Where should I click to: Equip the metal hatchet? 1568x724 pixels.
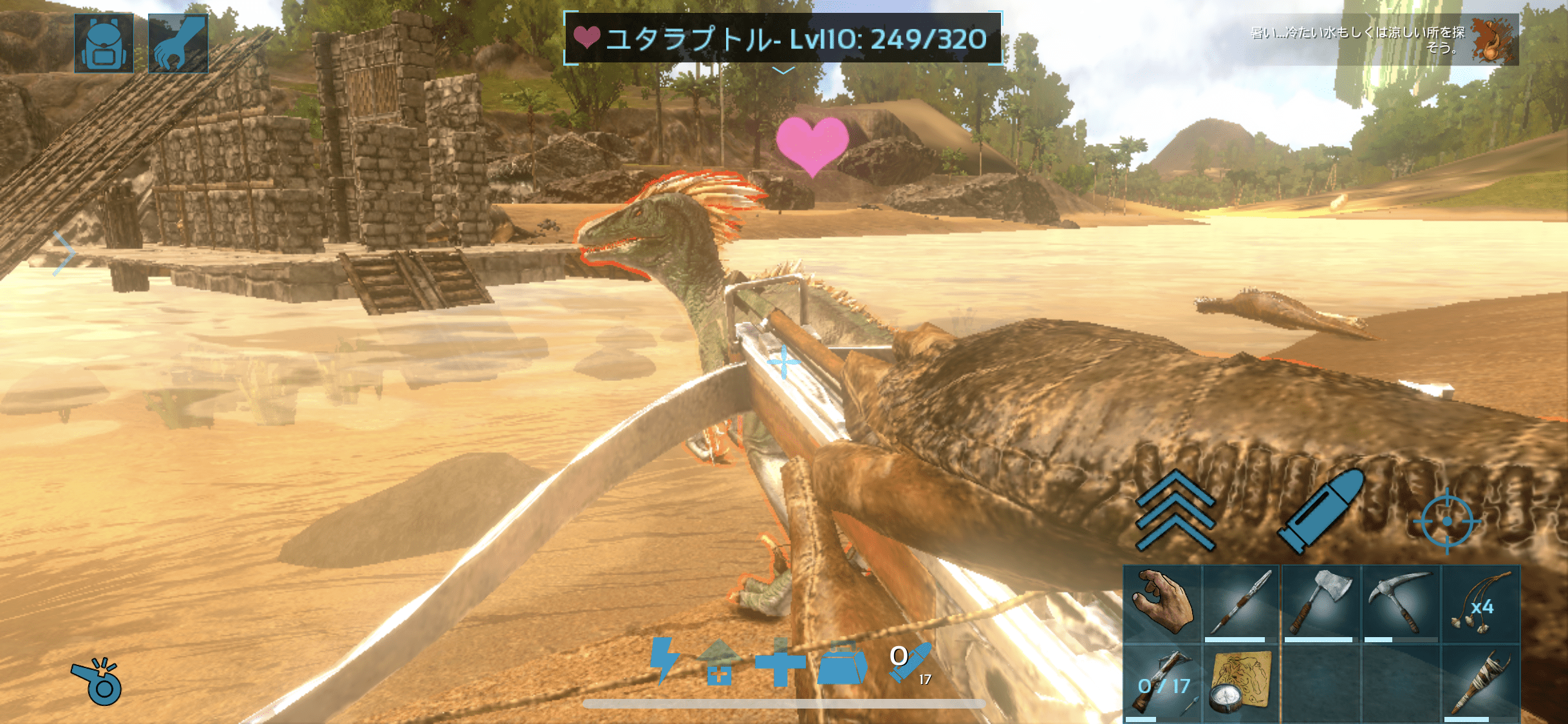[1321, 604]
